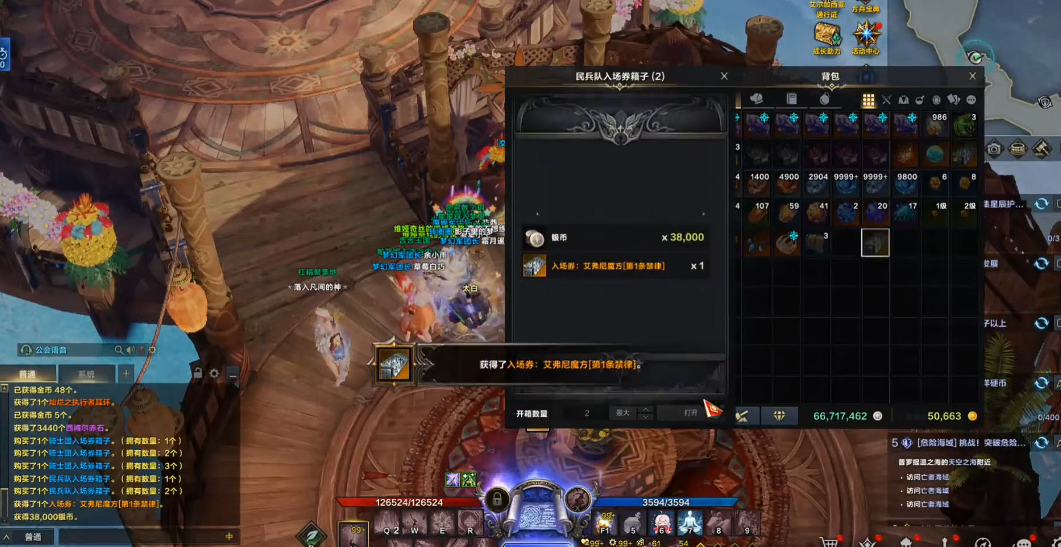Minimize the chat window
Viewport: 1061px width, 547px height.
point(232,374)
